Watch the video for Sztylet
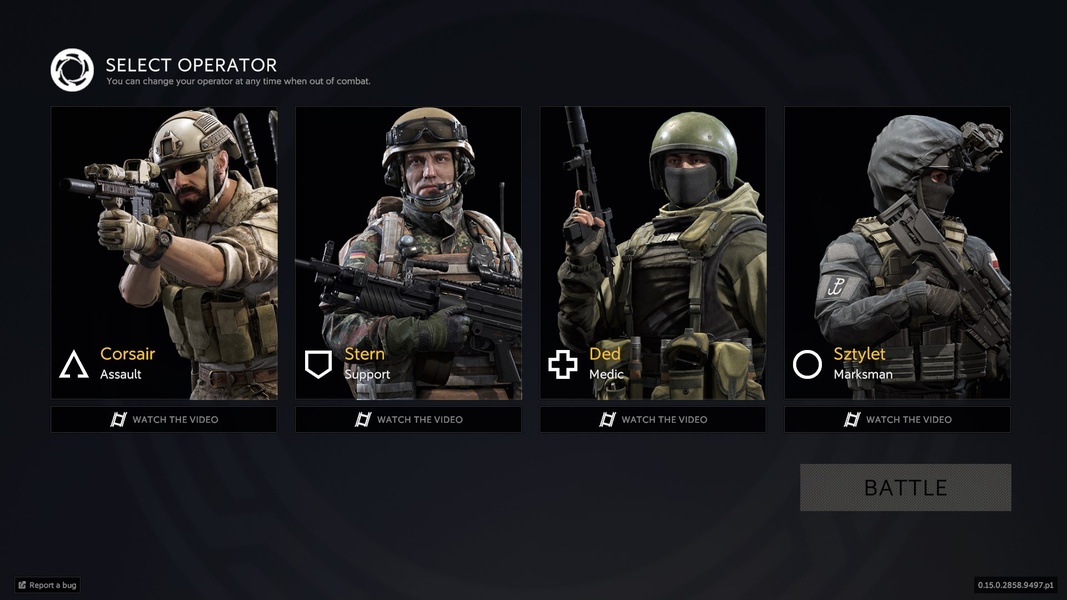The image size is (1067, 600). coord(897,419)
